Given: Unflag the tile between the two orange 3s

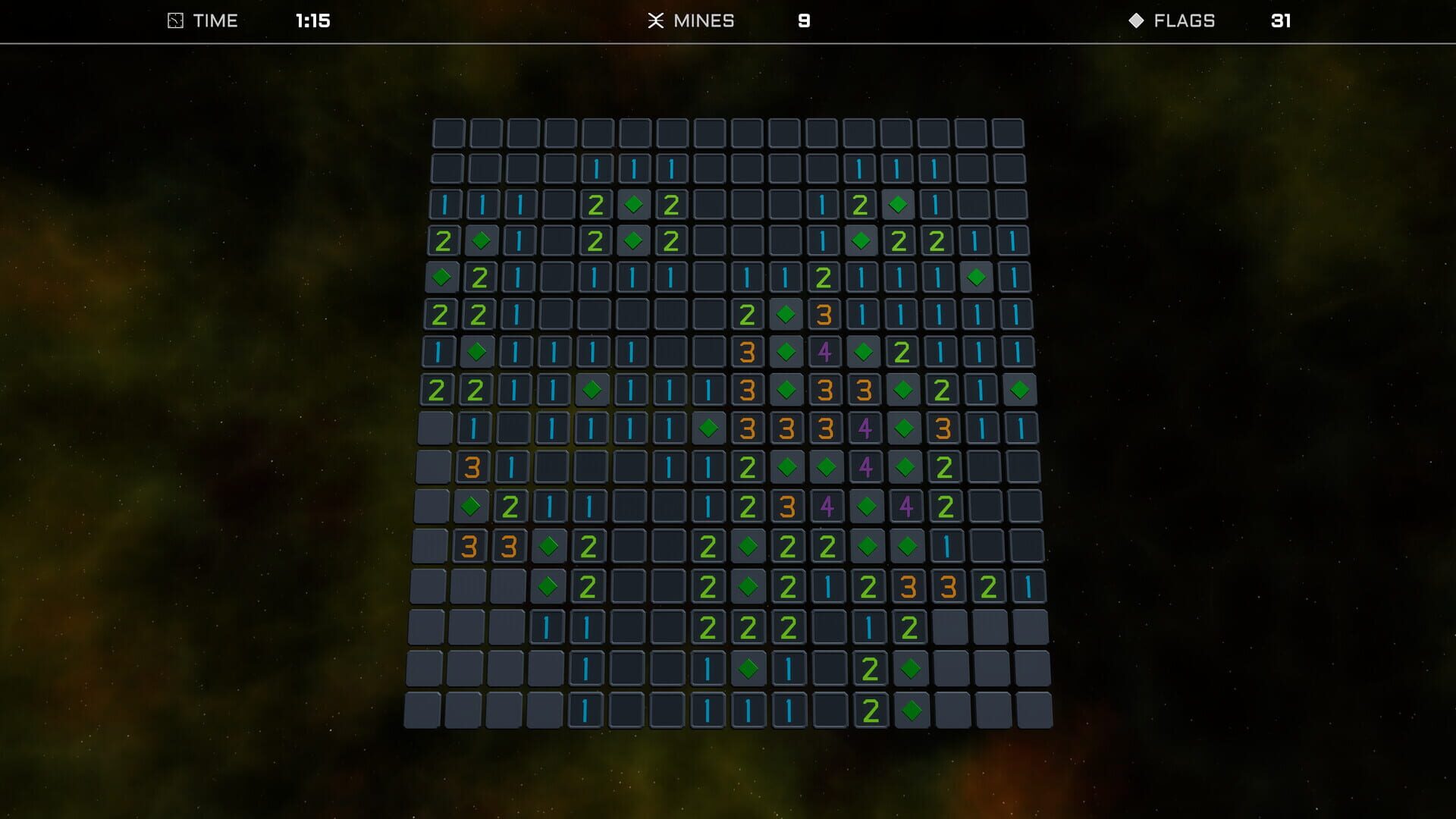Looking at the screenshot, I should coord(786,389).
